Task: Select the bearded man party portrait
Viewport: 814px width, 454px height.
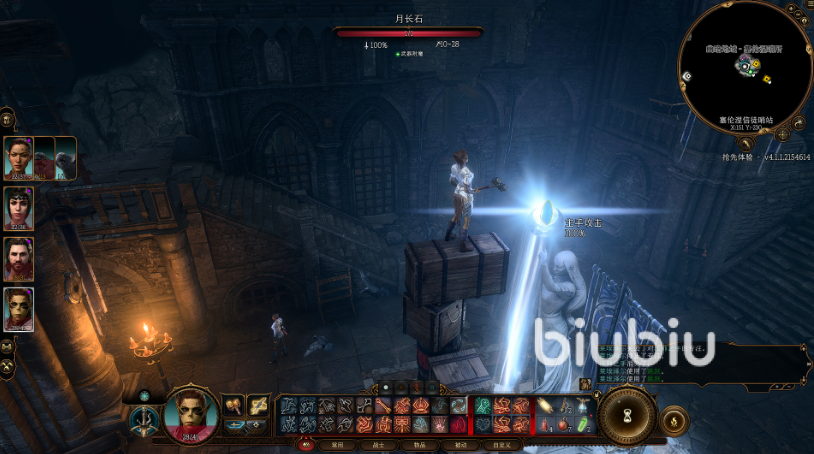Action: (19, 258)
